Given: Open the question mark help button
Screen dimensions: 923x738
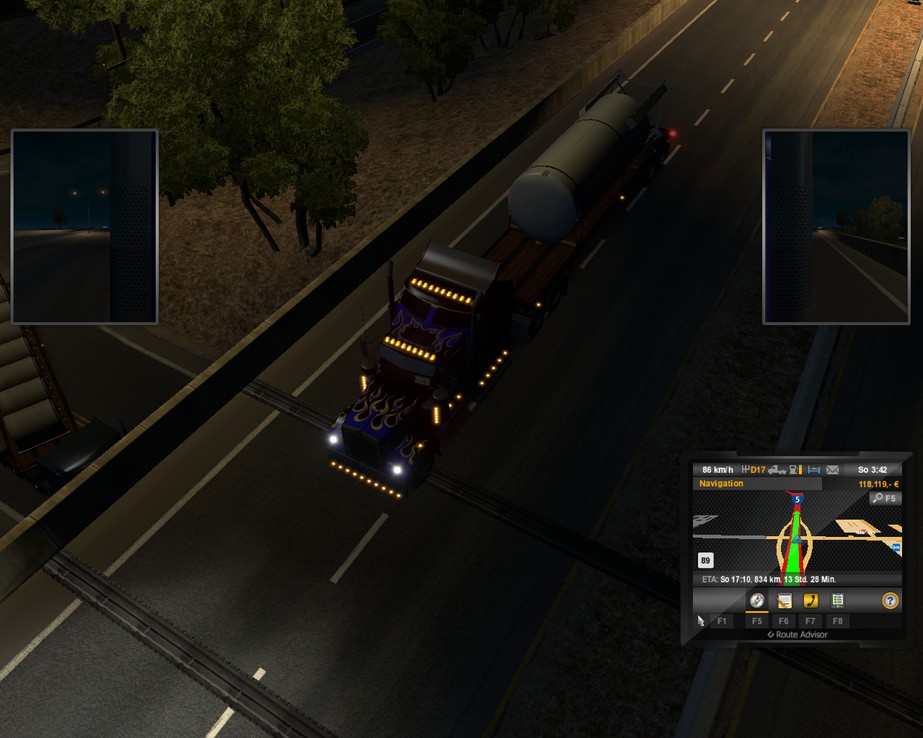Looking at the screenshot, I should (x=889, y=601).
